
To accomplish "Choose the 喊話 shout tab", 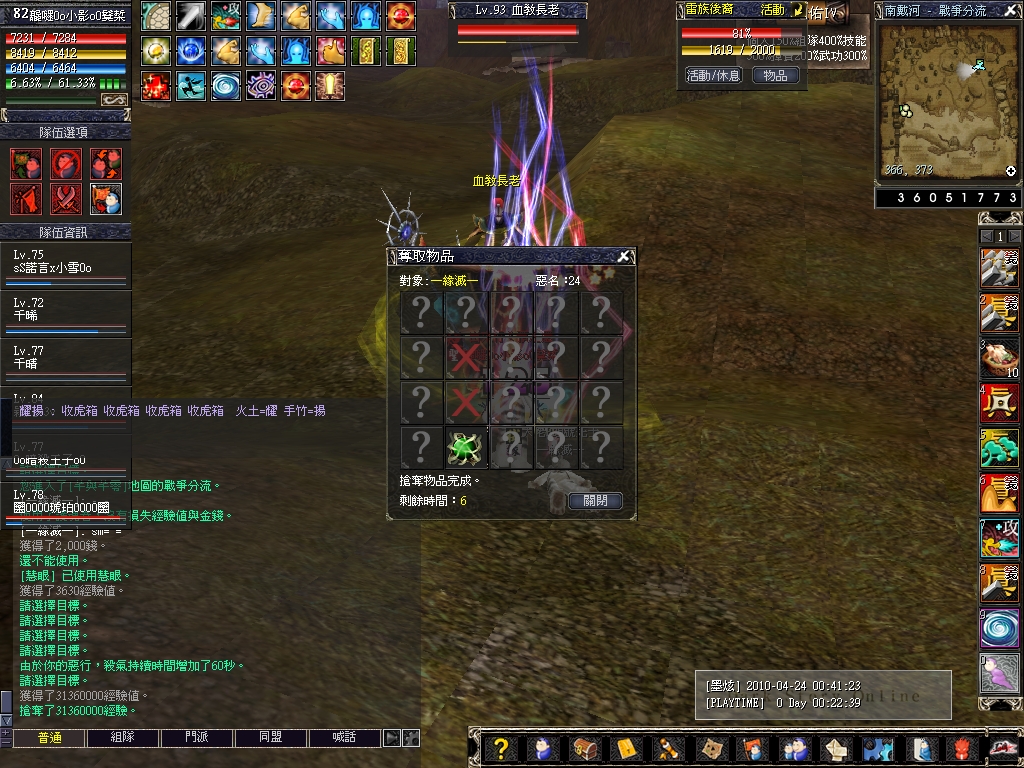I will click(345, 738).
